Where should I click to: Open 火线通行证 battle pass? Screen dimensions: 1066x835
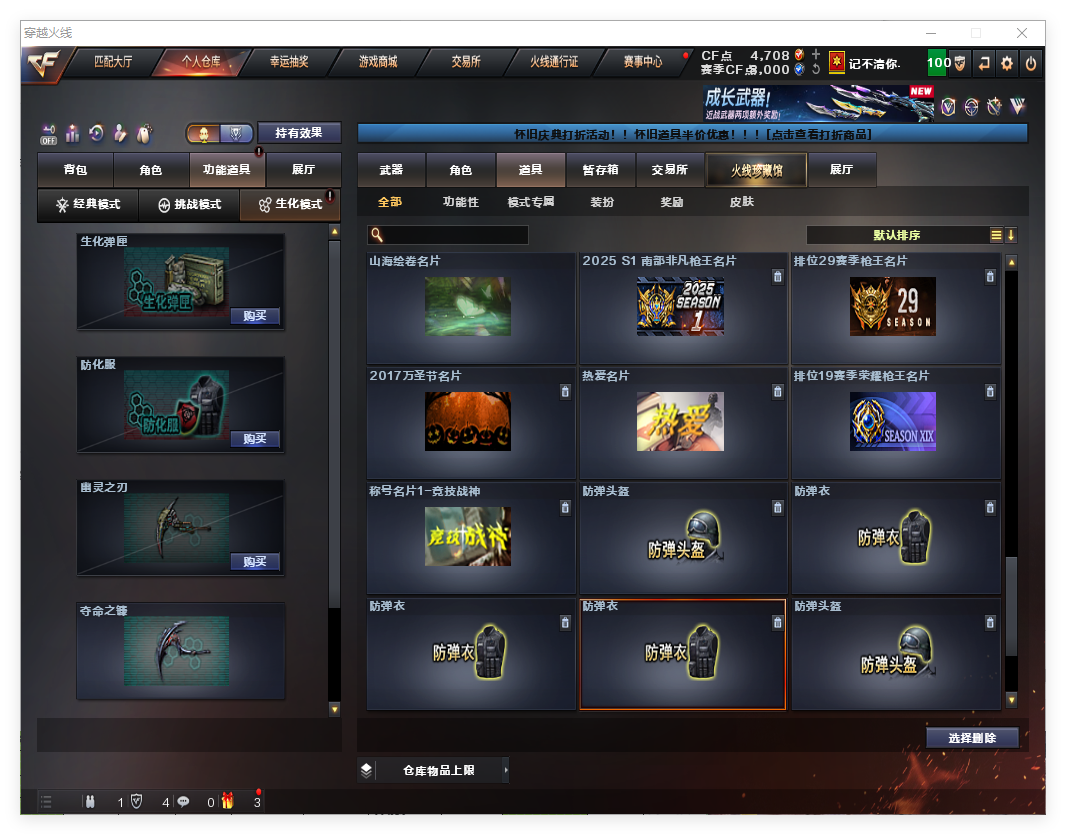tap(554, 62)
